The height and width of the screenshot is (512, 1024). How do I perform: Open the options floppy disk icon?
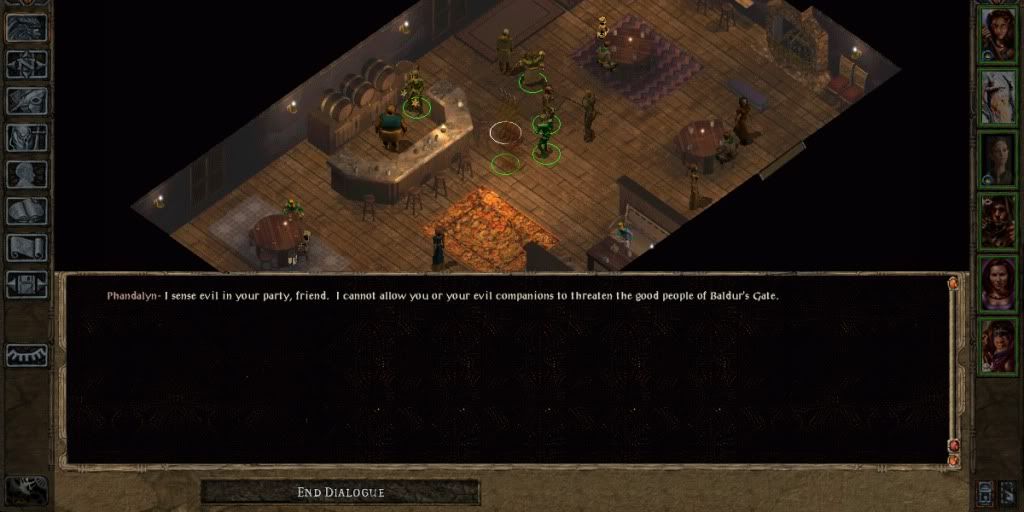tap(27, 283)
